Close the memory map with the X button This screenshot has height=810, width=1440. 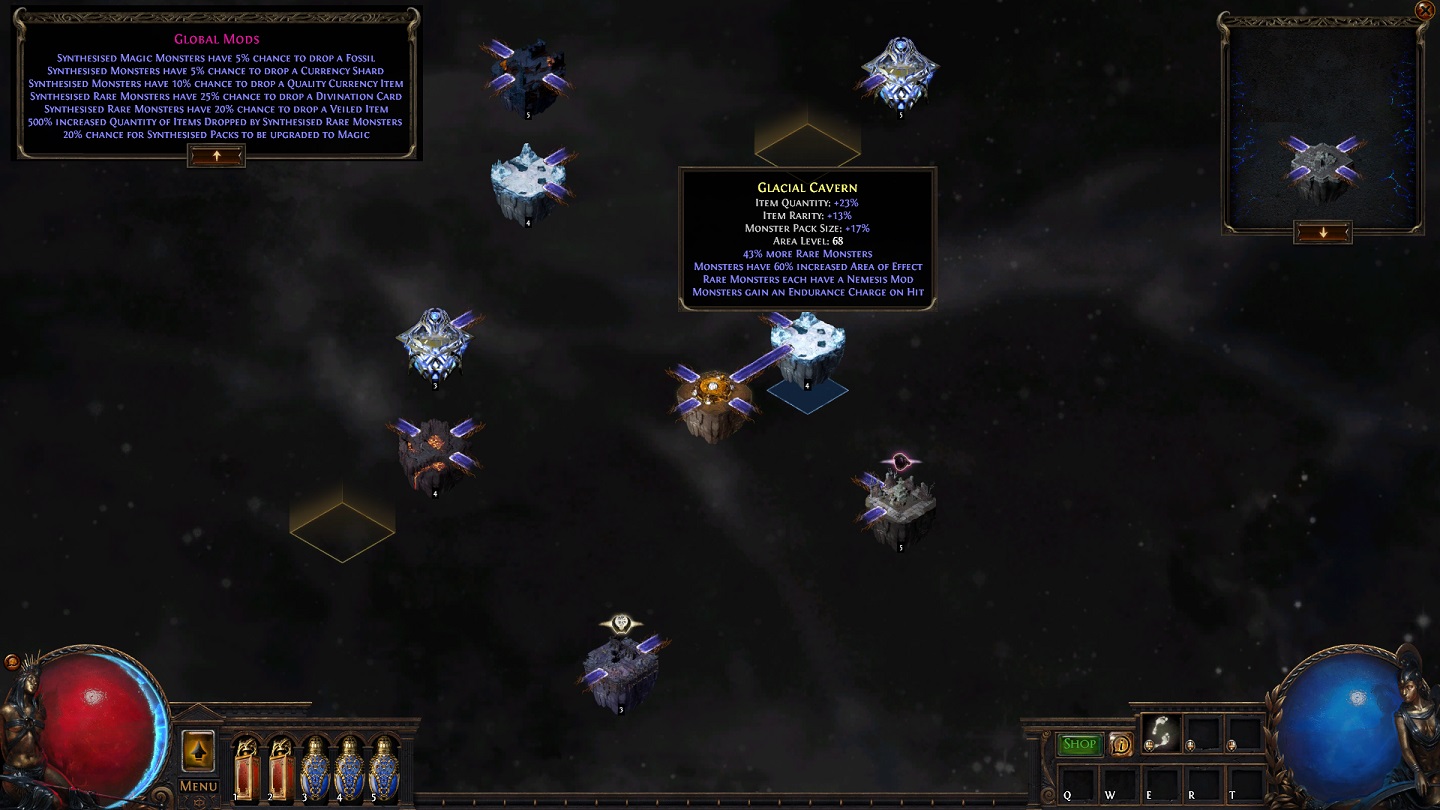point(1425,10)
